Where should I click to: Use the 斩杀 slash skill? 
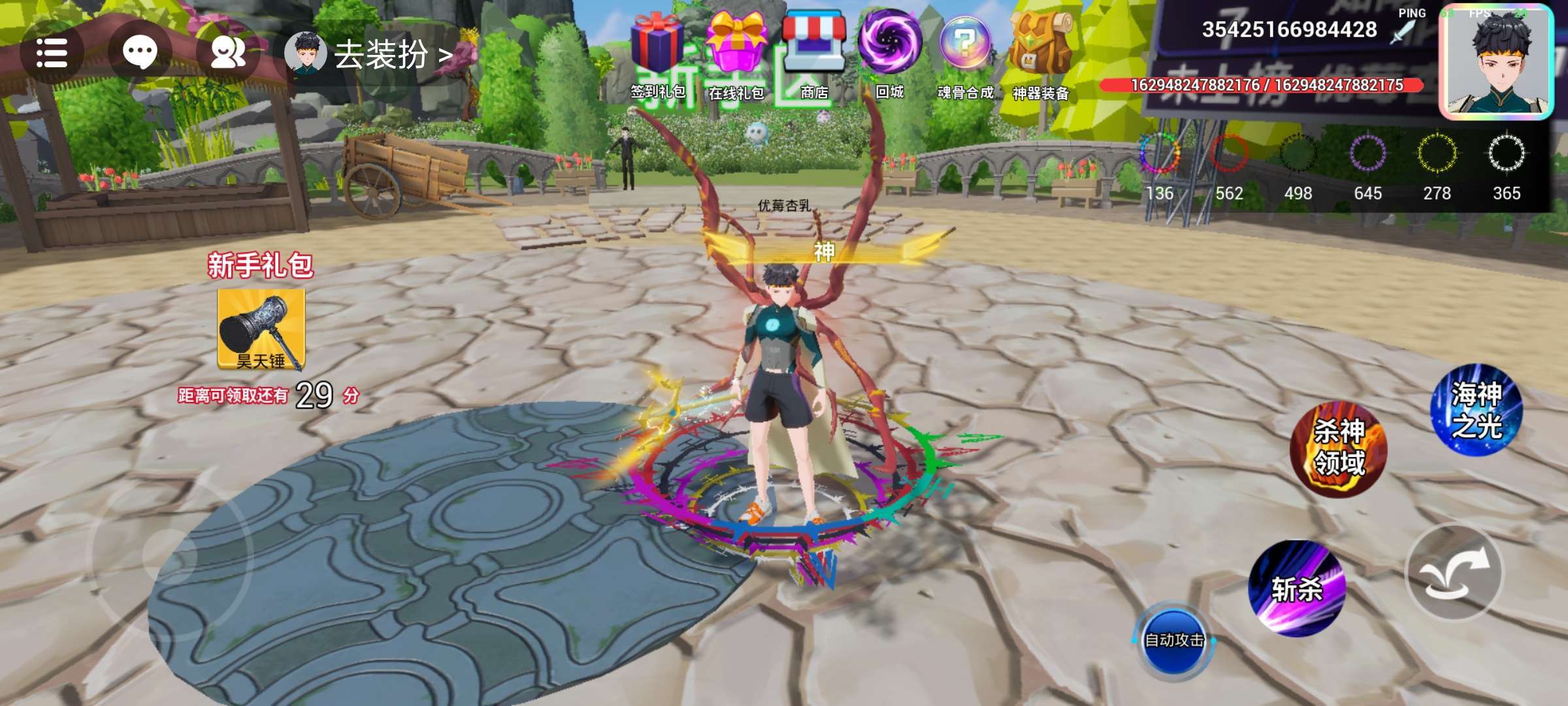pos(1297,588)
